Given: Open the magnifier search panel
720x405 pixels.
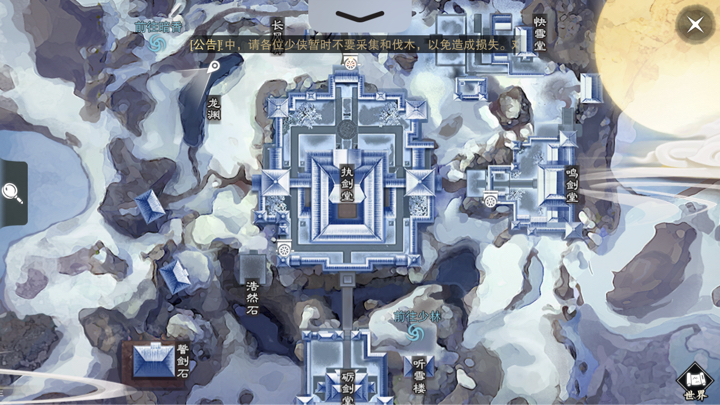Looking at the screenshot, I should pyautogui.click(x=13, y=192).
